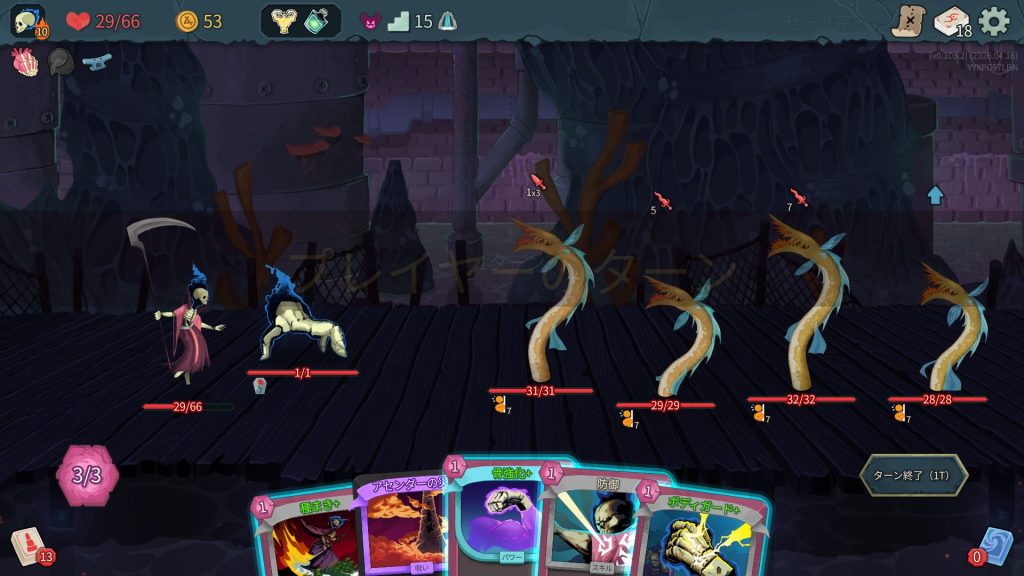Use the green potion in the potion slot
Image resolution: width=1024 pixels, height=576 pixels.
[318, 21]
